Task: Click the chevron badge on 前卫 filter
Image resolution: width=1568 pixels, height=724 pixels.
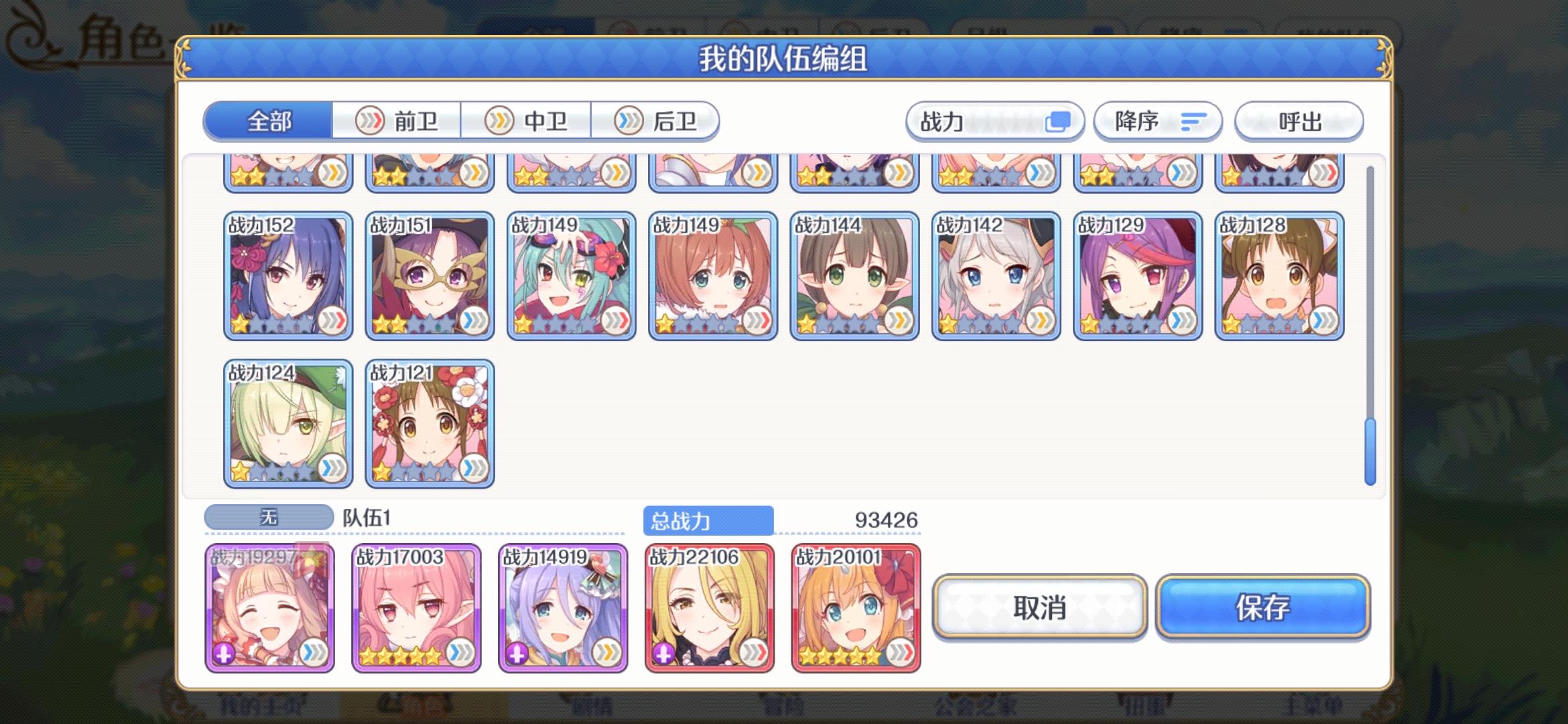Action: coord(369,121)
